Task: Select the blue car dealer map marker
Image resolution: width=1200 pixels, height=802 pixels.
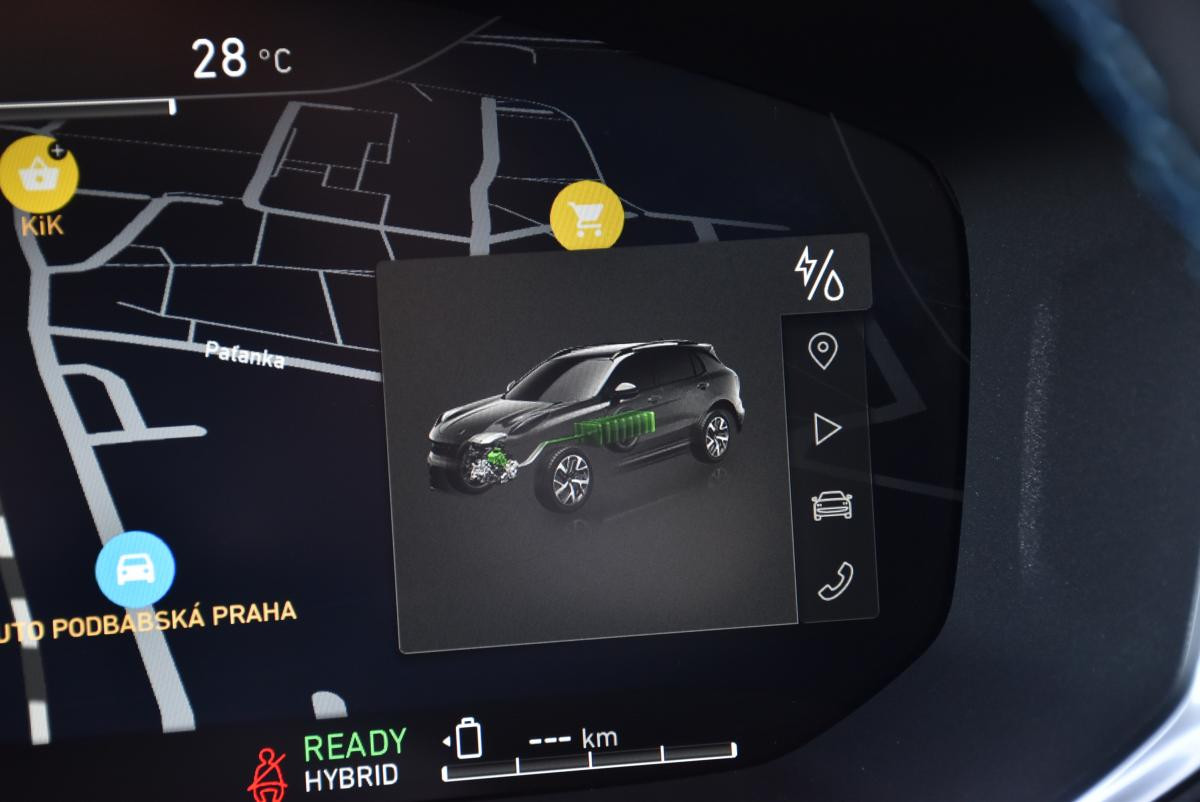Action: (x=135, y=570)
